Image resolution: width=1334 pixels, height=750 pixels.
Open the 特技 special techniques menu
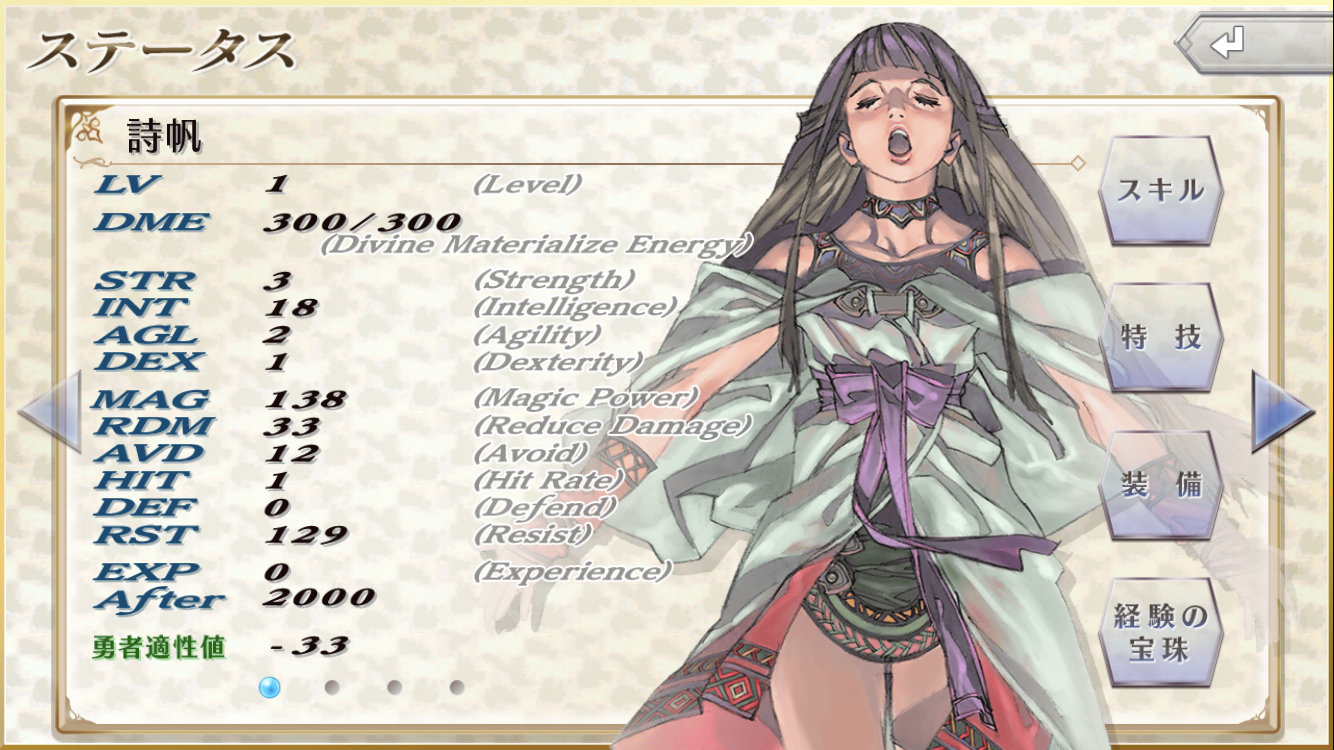[1160, 337]
